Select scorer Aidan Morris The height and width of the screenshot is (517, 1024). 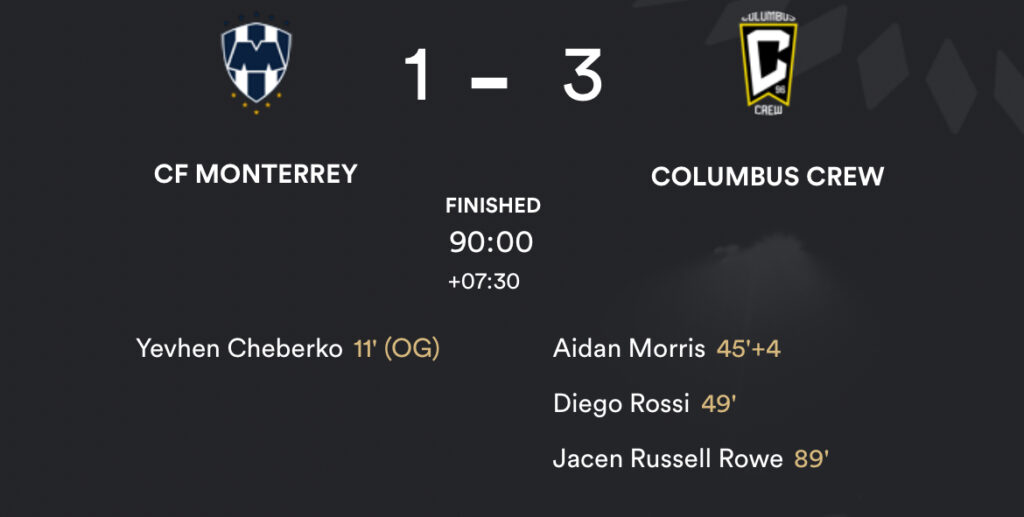(x=630, y=349)
